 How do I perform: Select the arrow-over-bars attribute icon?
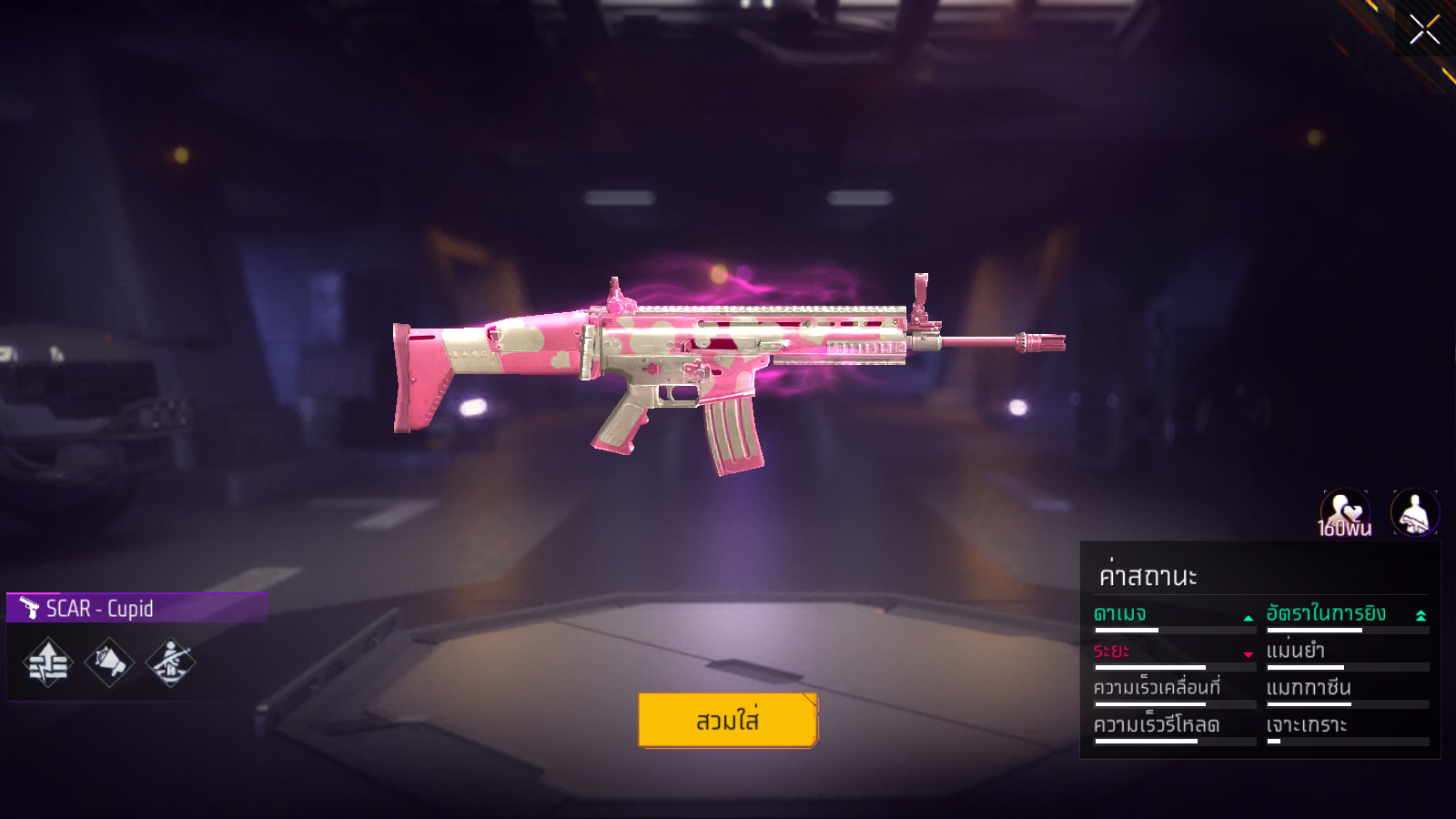pos(48,663)
